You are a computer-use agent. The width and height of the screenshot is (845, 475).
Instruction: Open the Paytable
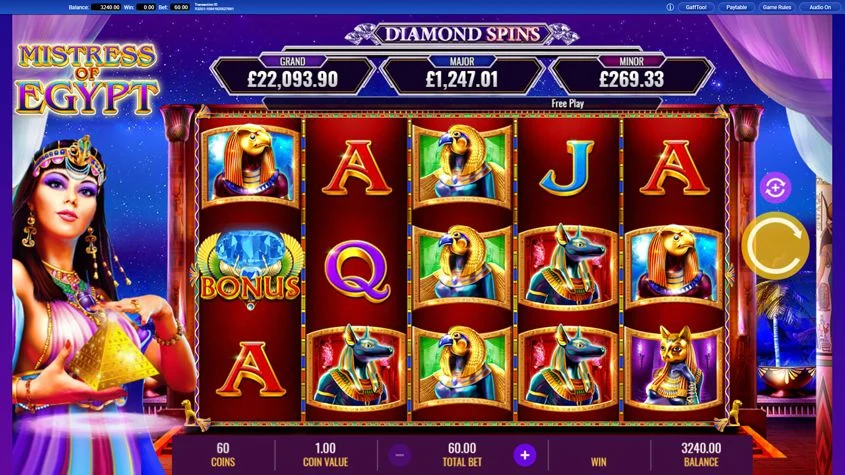tap(736, 7)
